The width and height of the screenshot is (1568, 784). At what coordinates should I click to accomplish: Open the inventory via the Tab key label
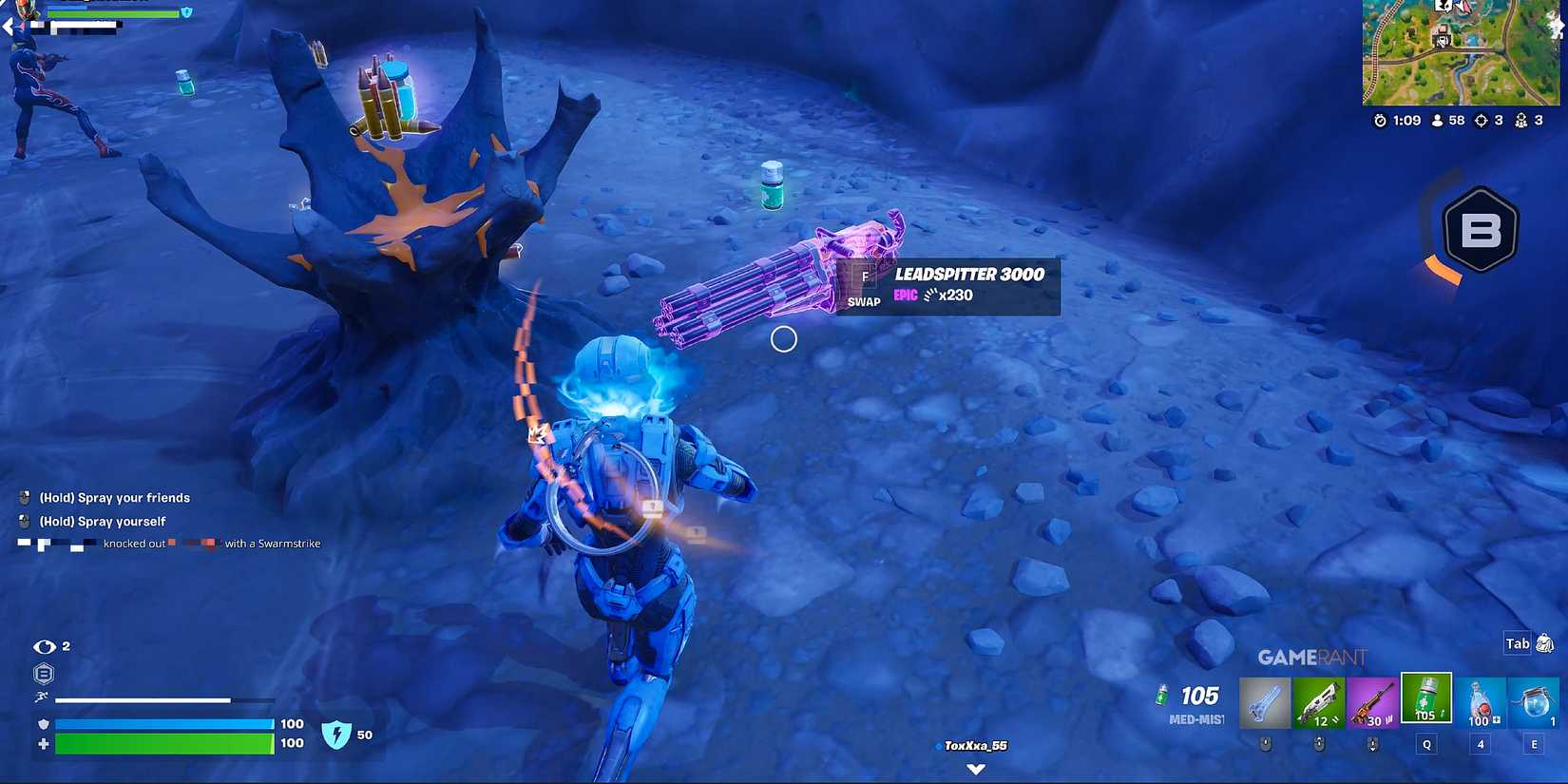pos(1517,643)
